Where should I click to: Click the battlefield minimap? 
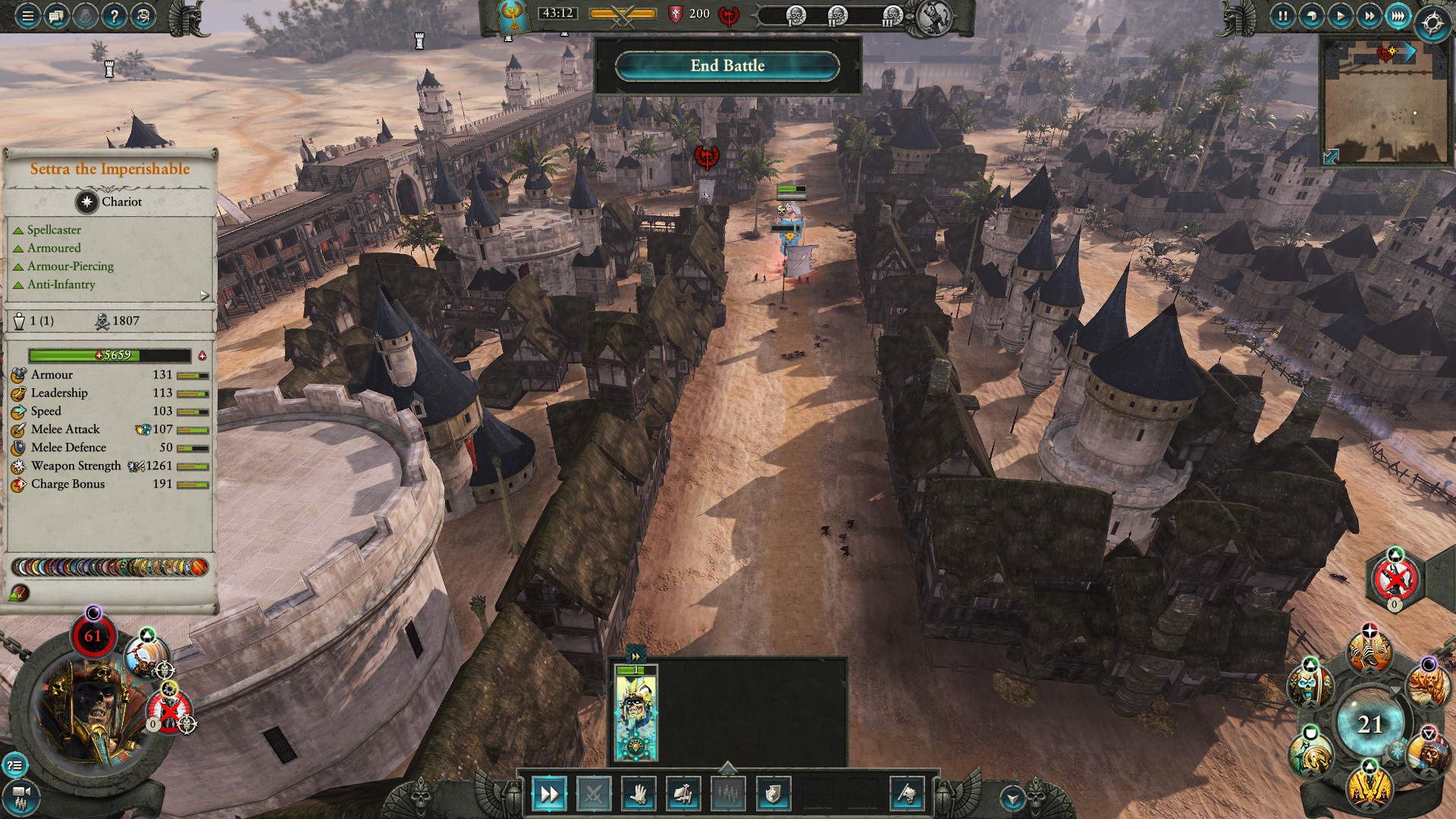pos(1385,106)
